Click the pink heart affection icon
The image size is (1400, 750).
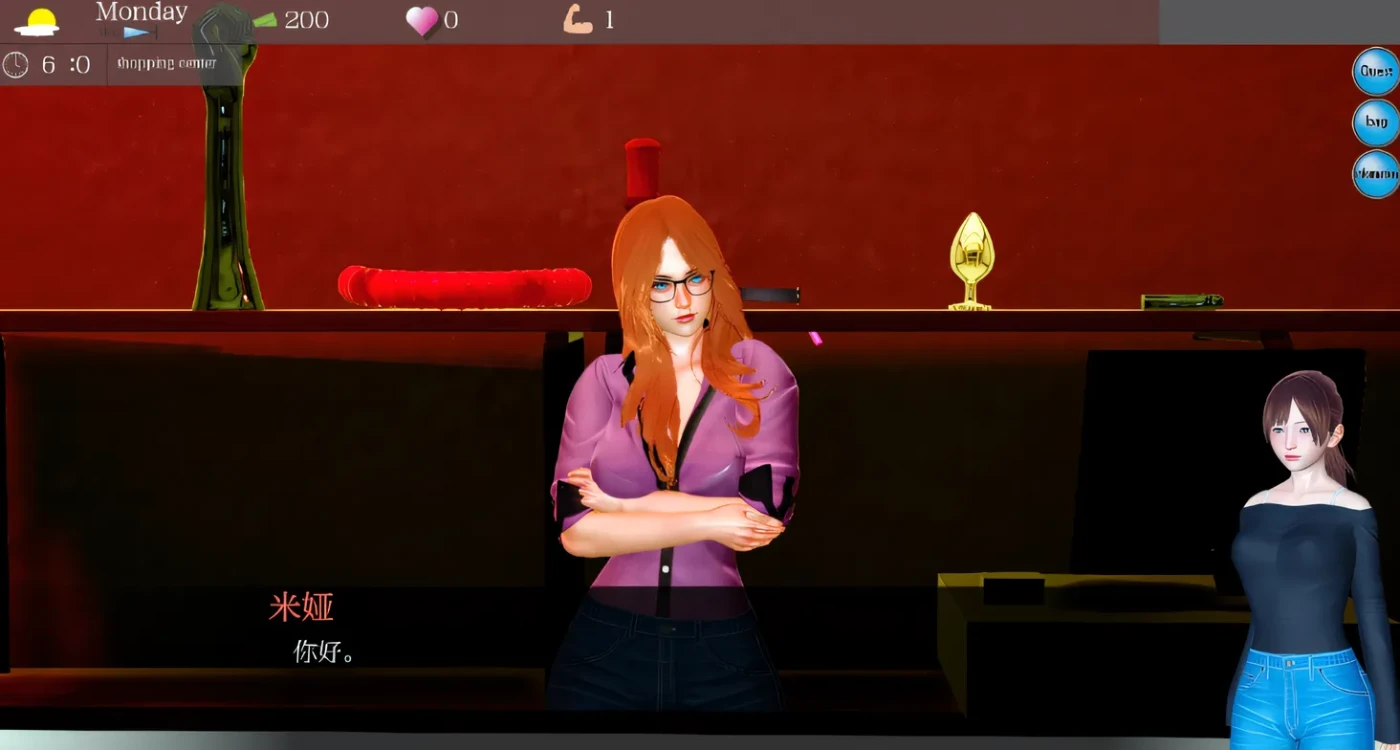[422, 20]
